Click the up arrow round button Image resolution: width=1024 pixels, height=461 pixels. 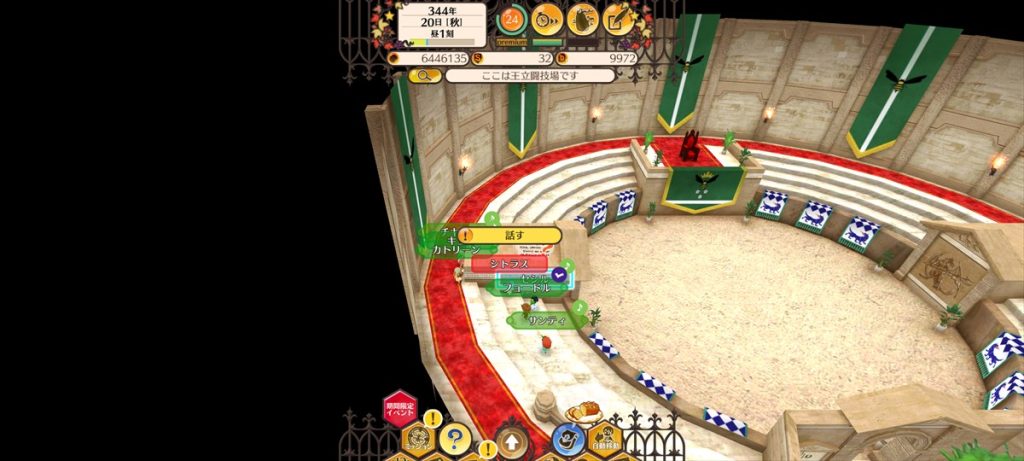tap(512, 441)
